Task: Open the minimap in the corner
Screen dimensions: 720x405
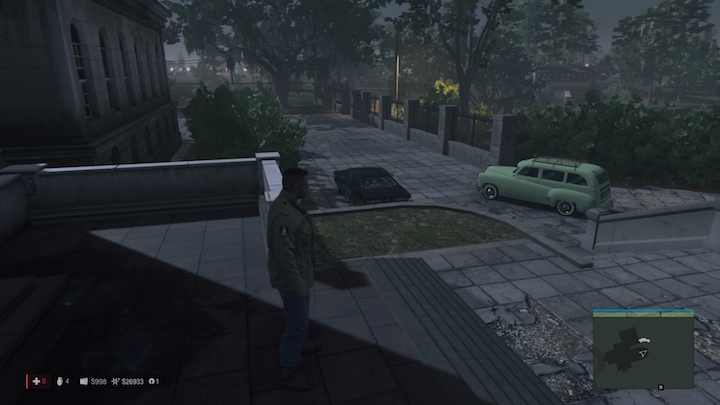Action: [x=643, y=347]
